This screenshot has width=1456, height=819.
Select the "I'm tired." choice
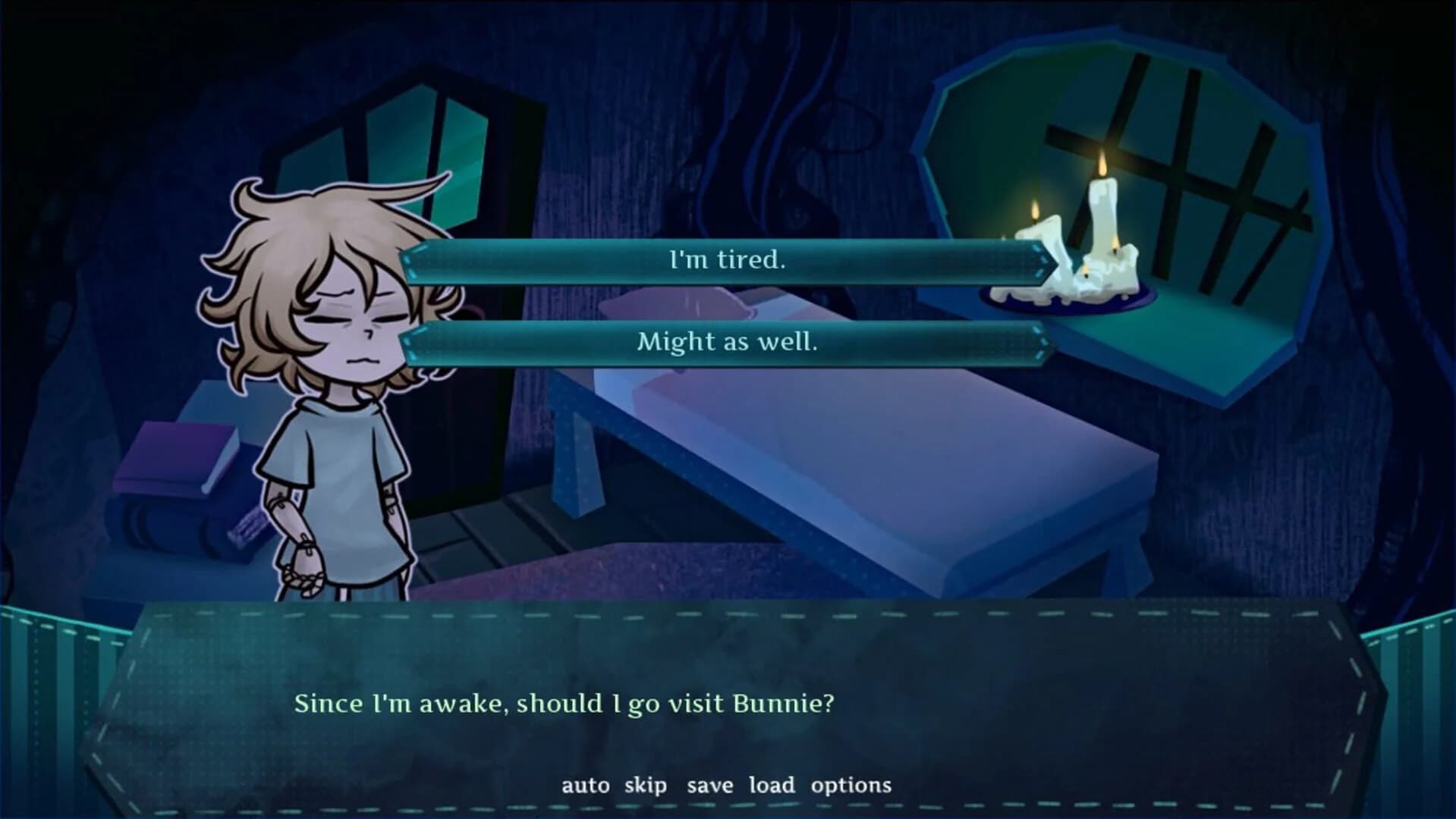tap(727, 260)
